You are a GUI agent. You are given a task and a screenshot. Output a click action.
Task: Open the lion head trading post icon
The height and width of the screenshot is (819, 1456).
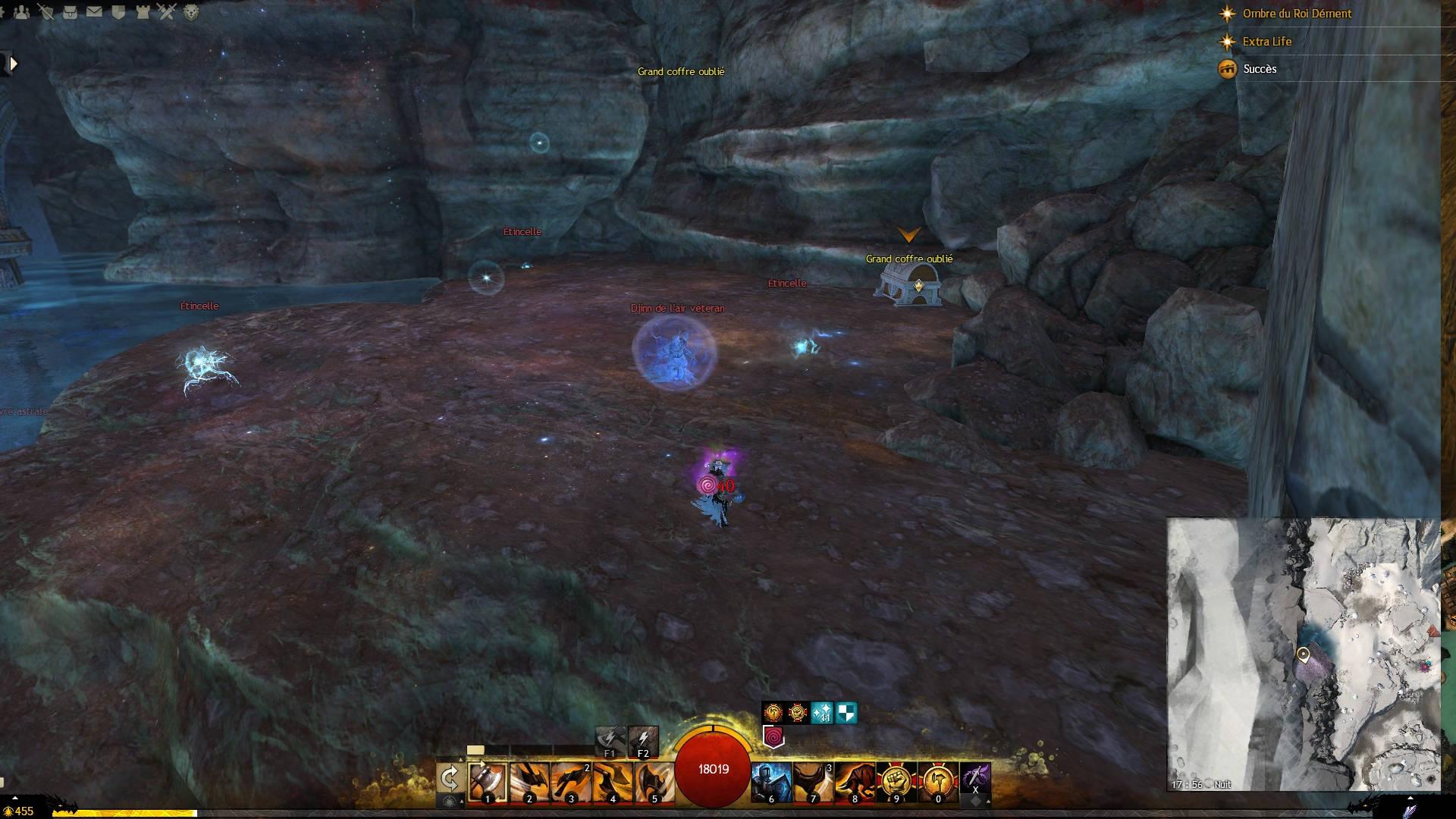point(191,11)
